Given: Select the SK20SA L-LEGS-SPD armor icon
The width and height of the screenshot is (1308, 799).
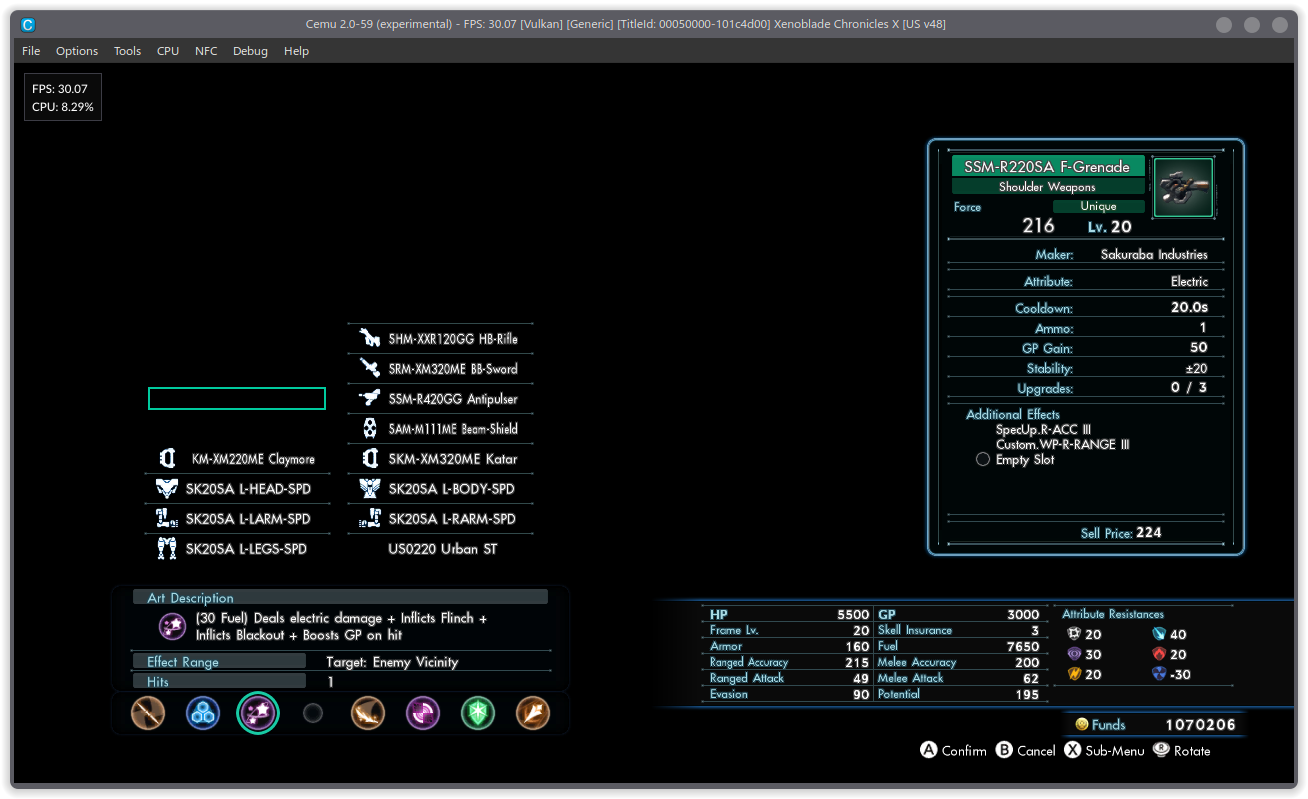Looking at the screenshot, I should tap(168, 548).
